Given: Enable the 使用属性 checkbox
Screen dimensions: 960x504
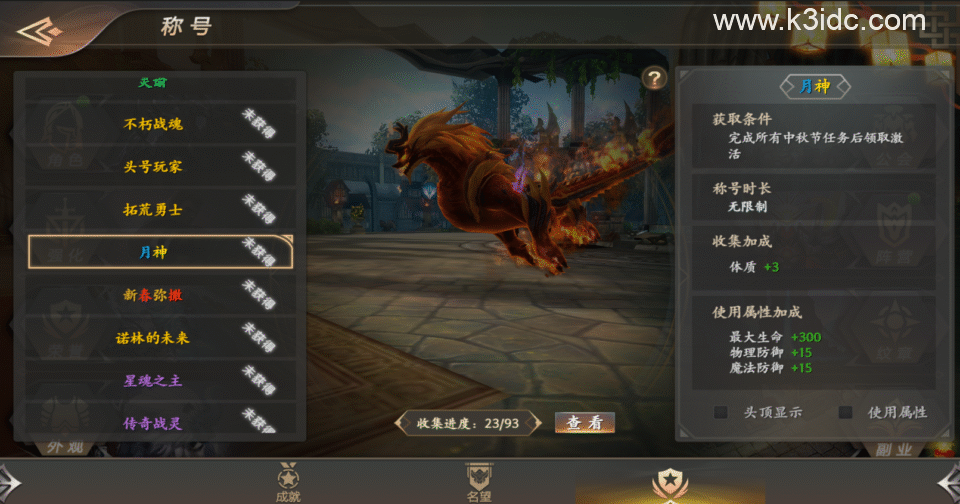Looking at the screenshot, I should tap(846, 412).
